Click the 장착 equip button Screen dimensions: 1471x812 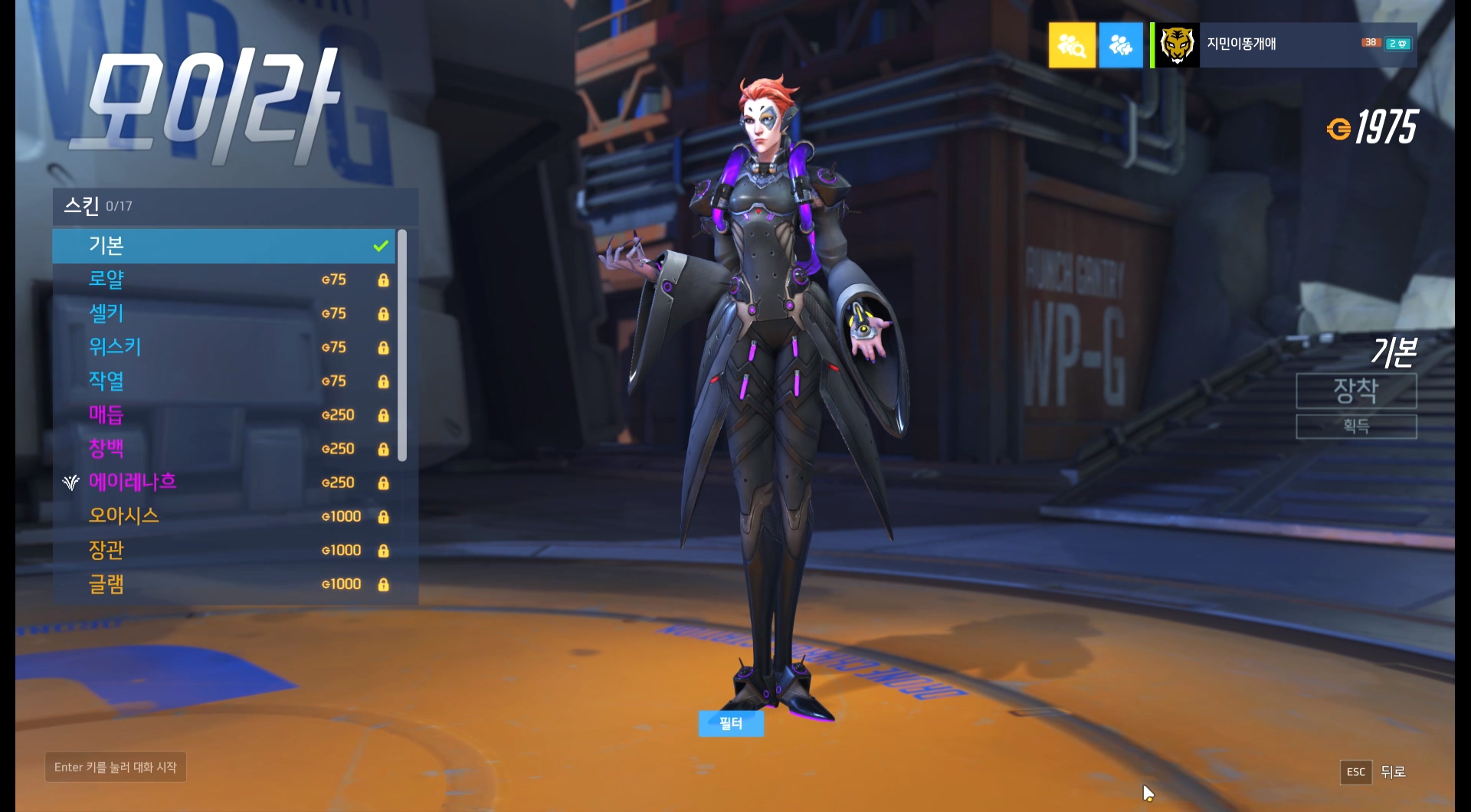click(1355, 391)
